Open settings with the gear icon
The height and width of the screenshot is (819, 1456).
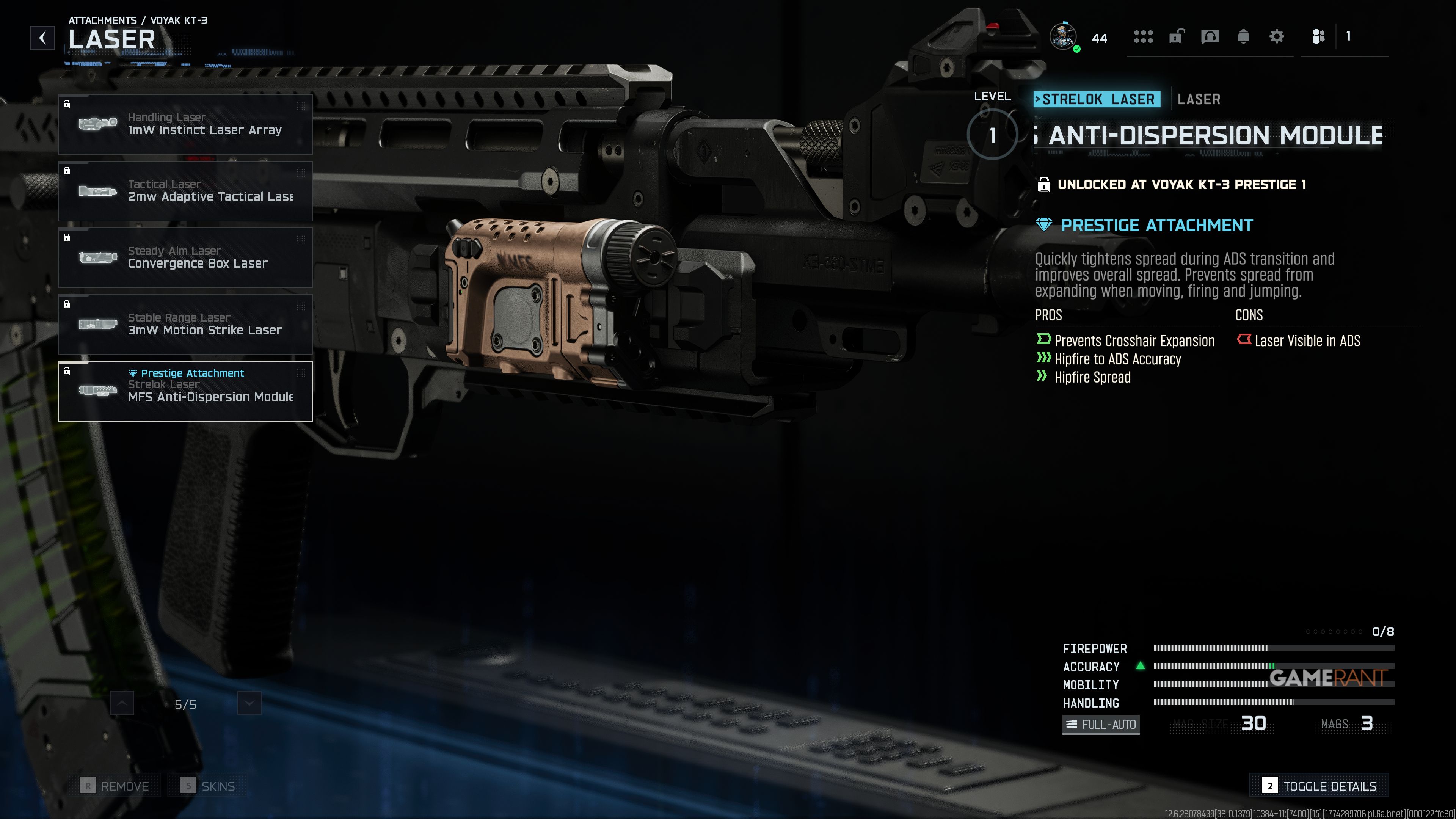coord(1276,37)
